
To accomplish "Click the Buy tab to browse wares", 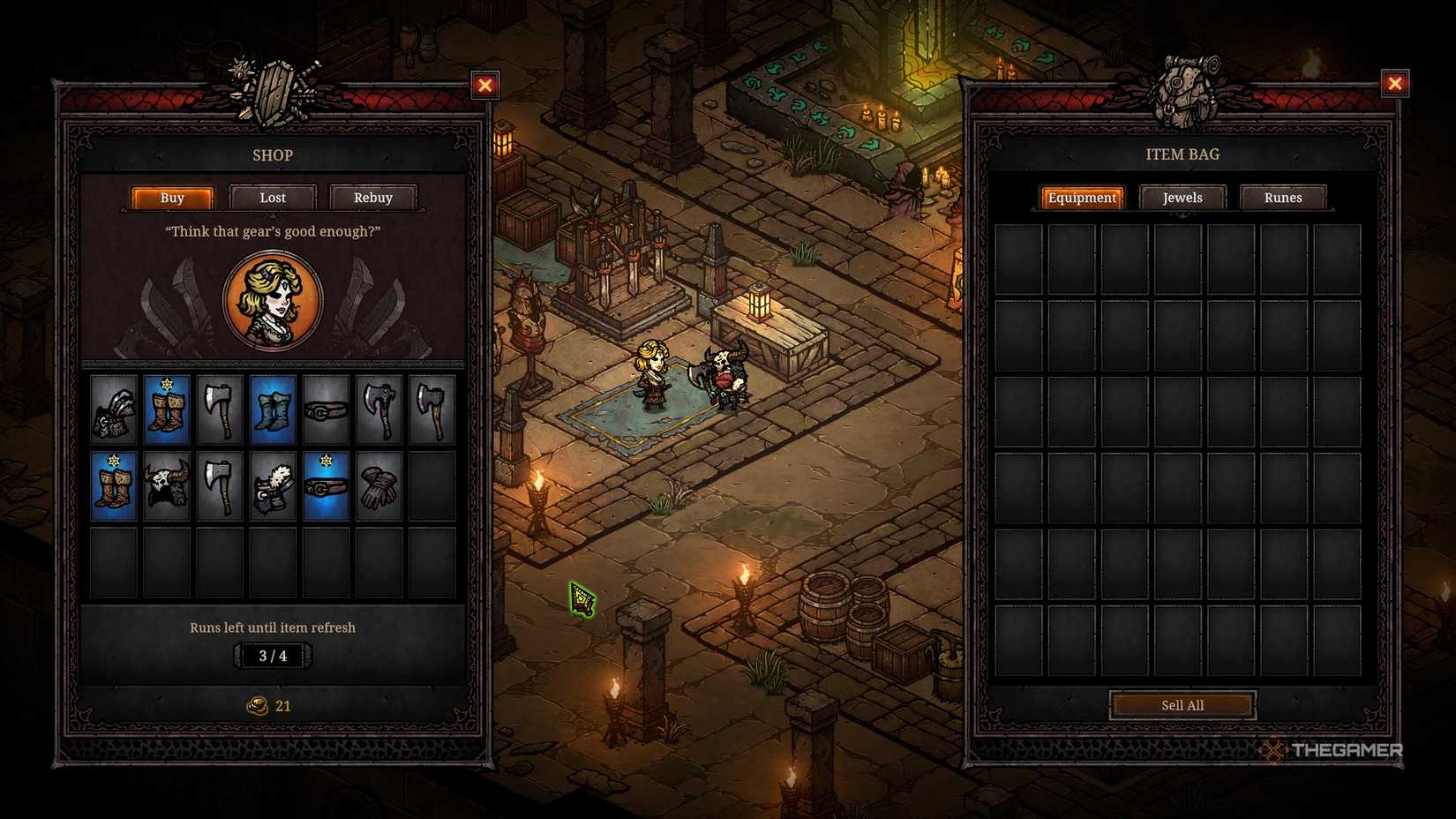I will click(172, 198).
